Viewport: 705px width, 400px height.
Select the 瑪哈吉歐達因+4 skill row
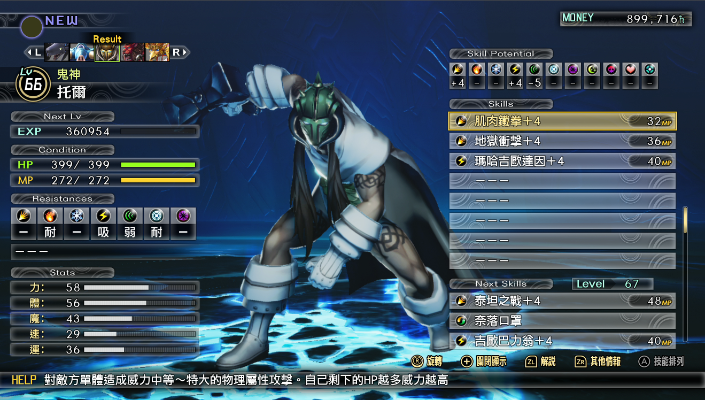coord(562,161)
